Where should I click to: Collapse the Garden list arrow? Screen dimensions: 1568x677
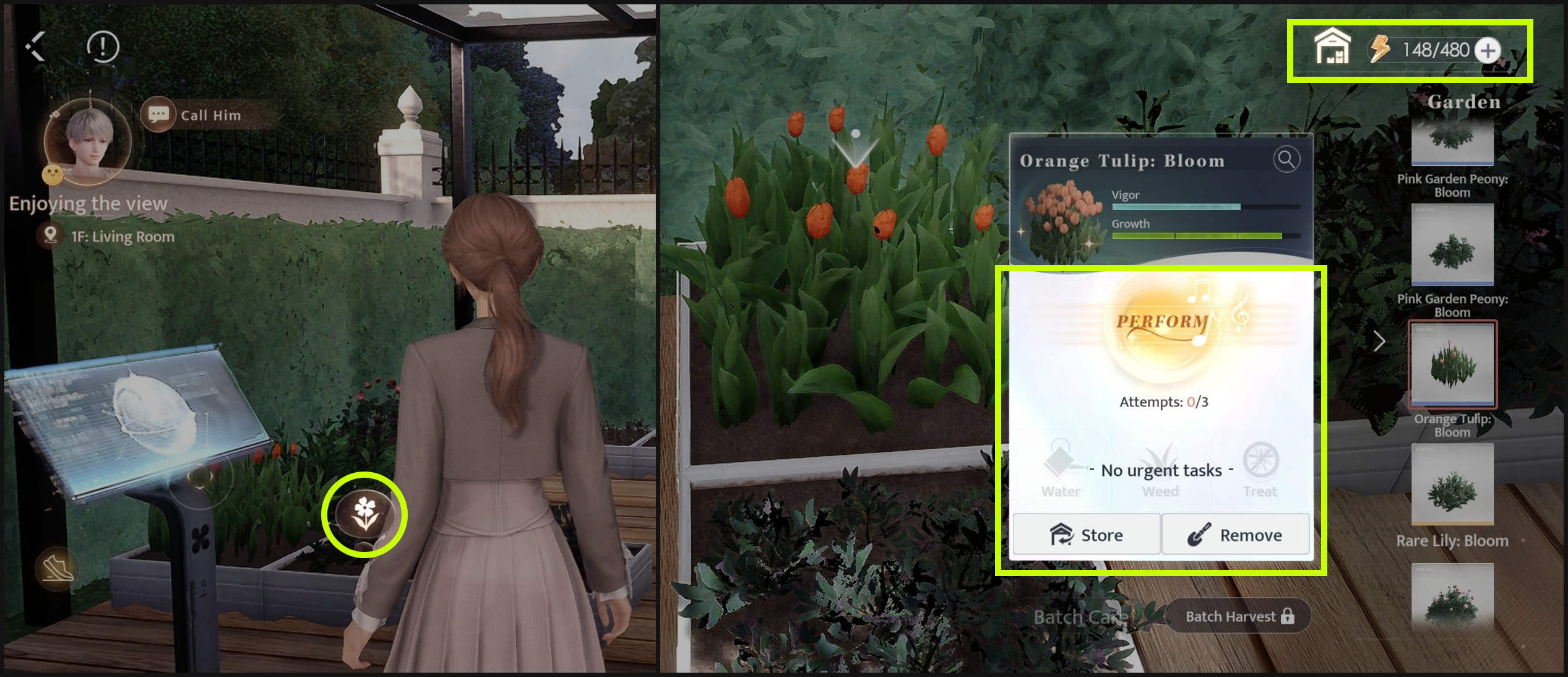pos(1379,341)
